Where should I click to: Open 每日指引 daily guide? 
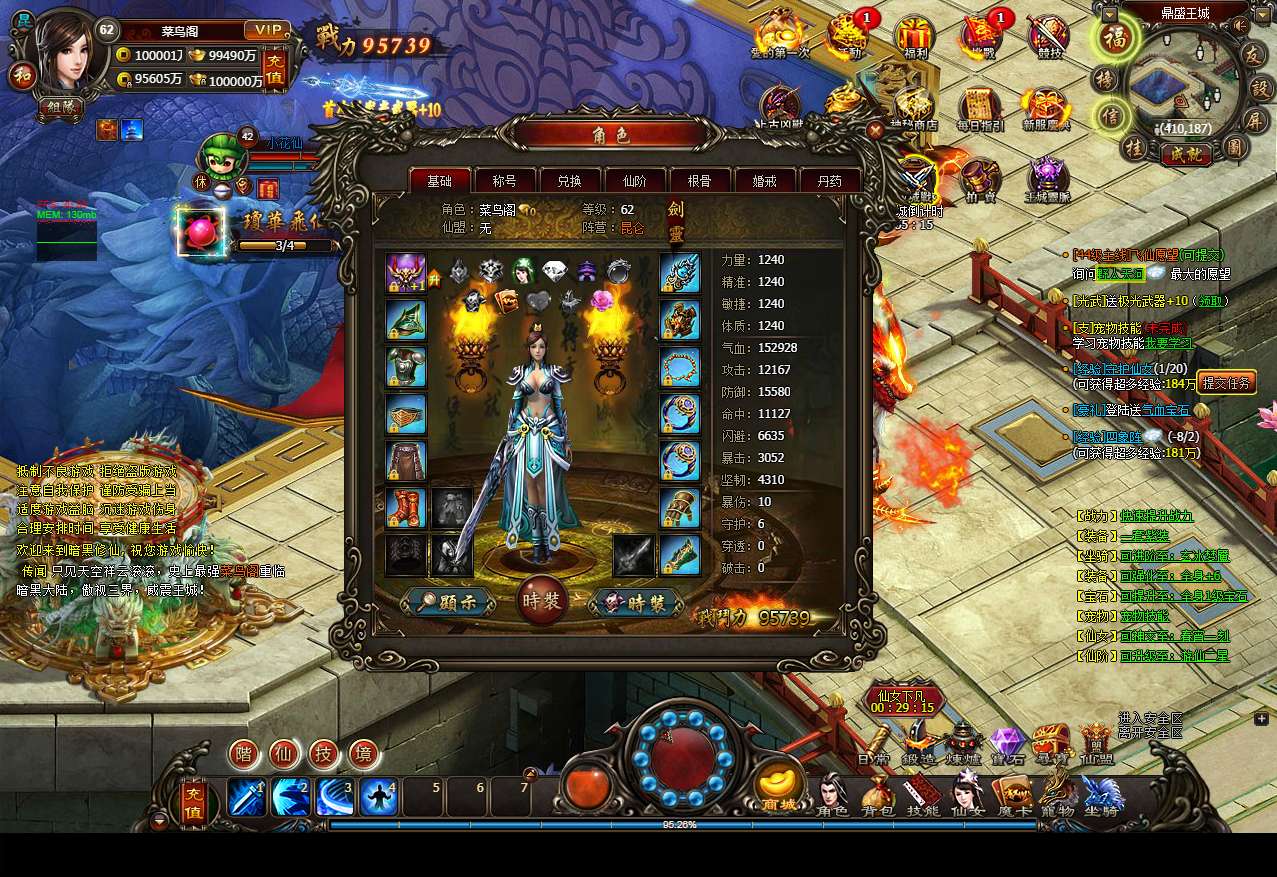(x=980, y=108)
